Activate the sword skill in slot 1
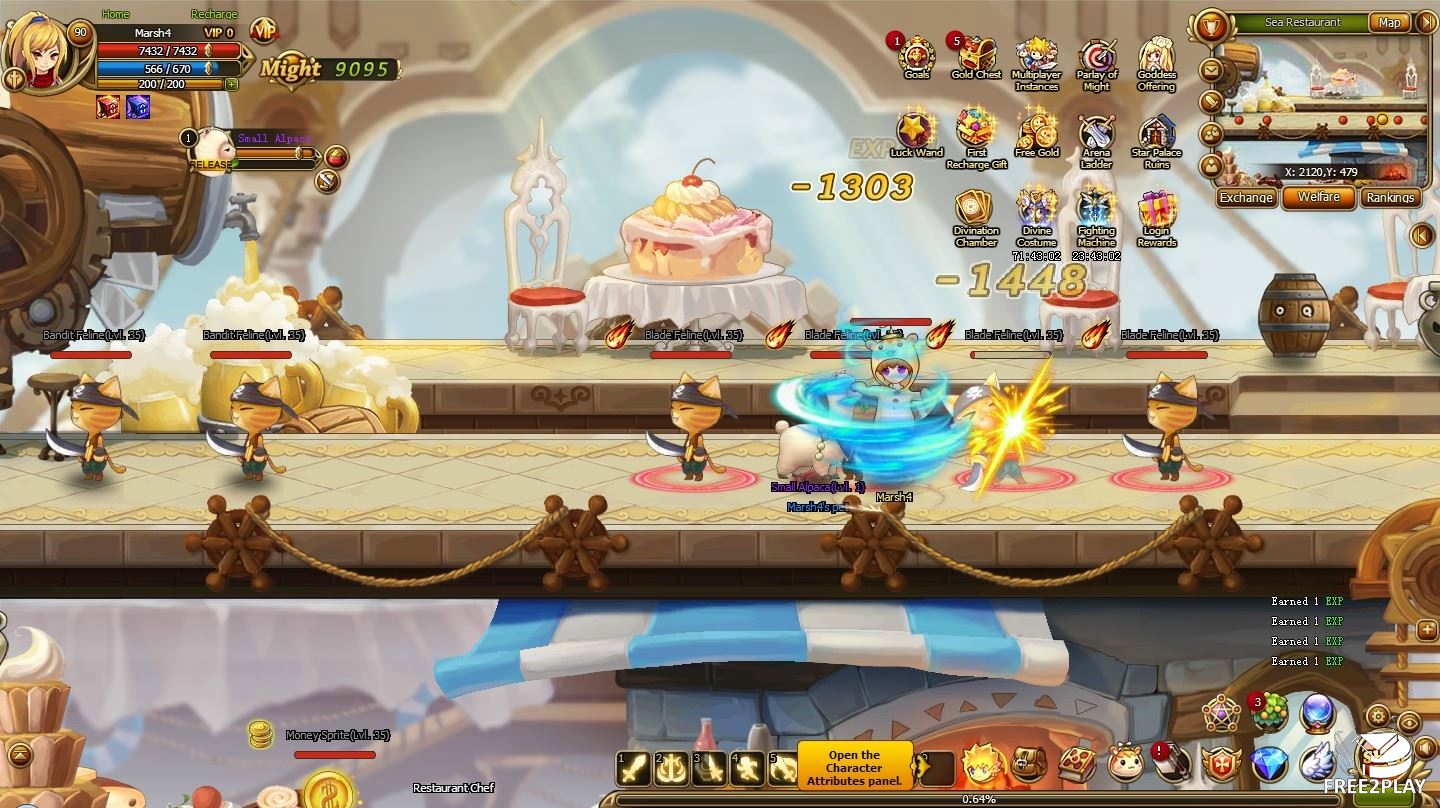The image size is (1440, 808). (632, 768)
